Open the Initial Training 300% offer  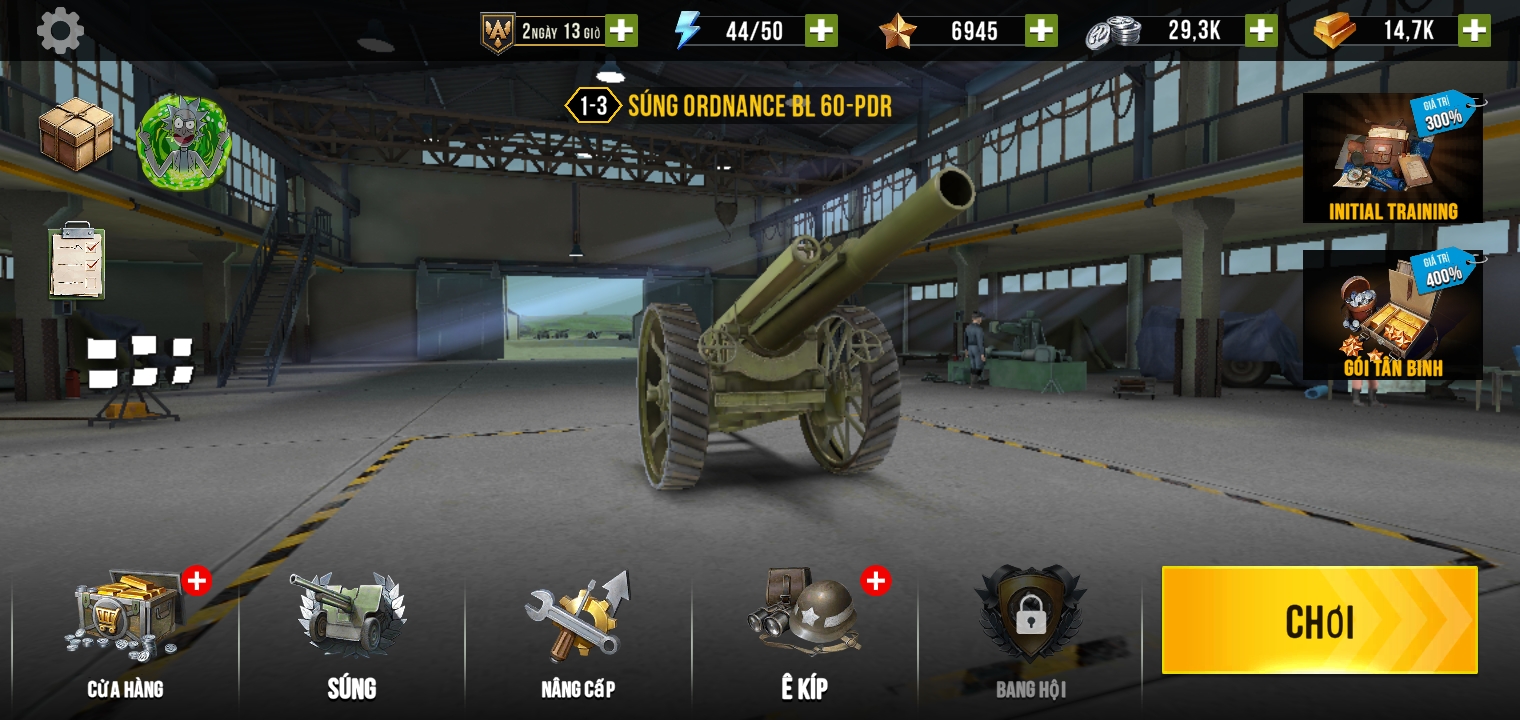coord(1391,158)
